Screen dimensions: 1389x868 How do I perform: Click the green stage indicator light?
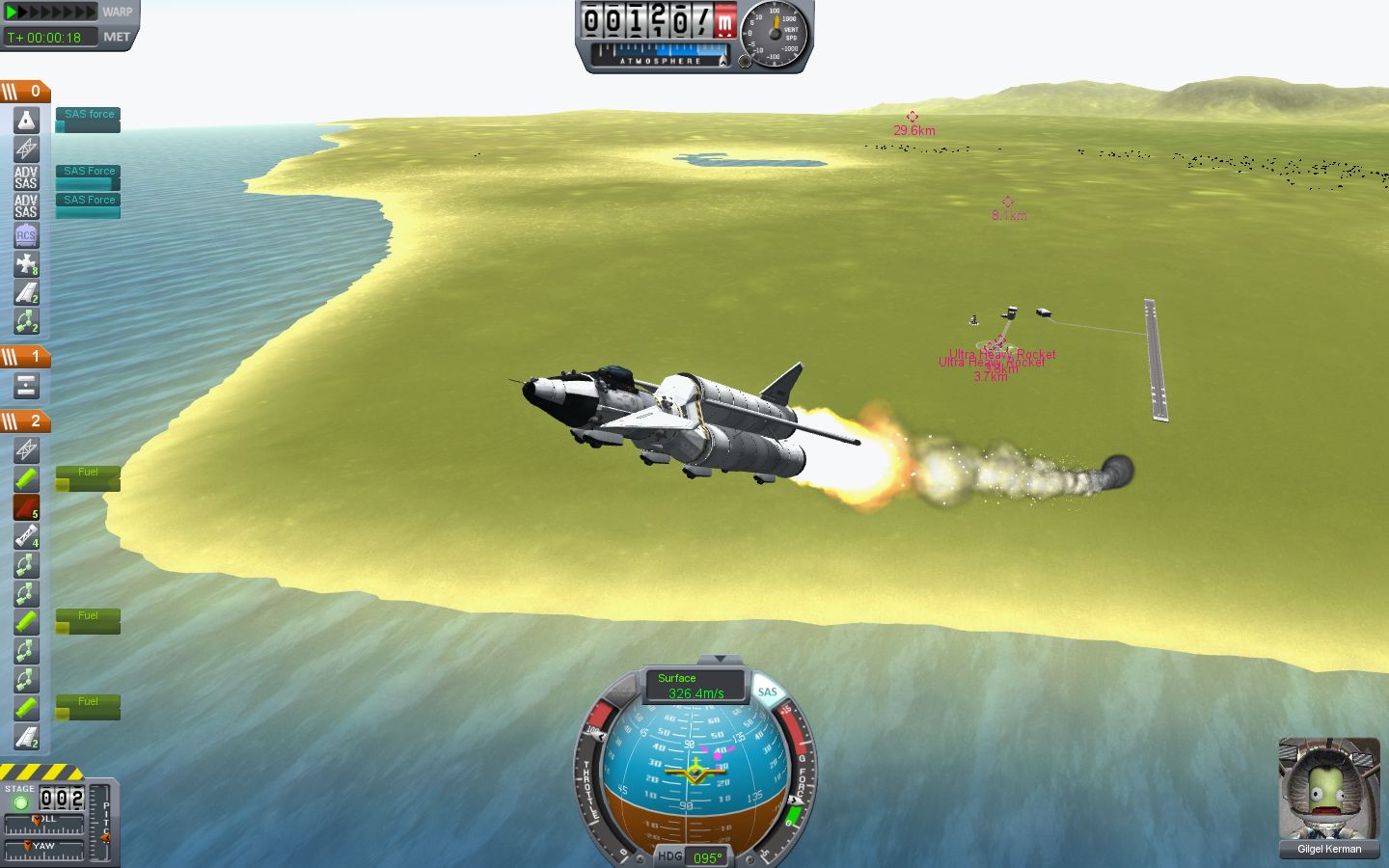(x=20, y=802)
